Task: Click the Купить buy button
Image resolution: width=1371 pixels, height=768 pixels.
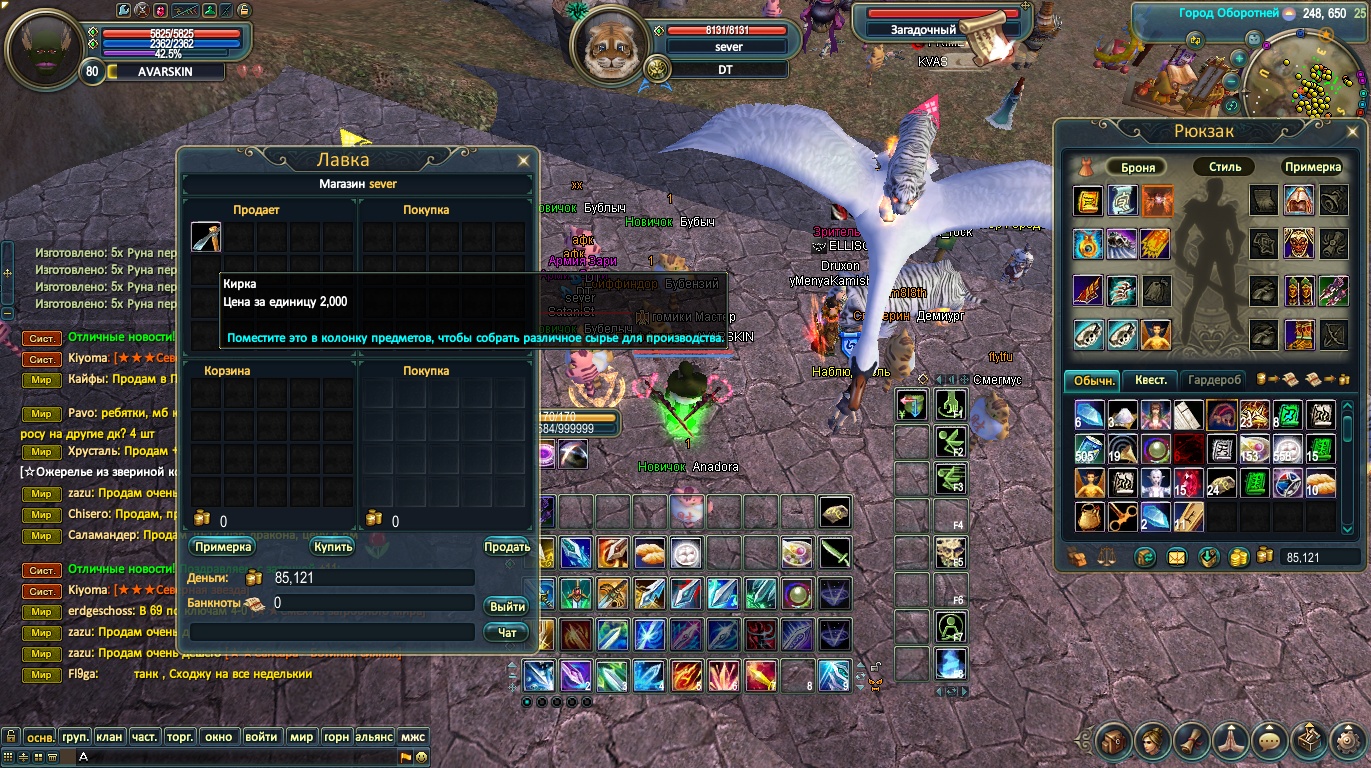Action: pos(332,547)
